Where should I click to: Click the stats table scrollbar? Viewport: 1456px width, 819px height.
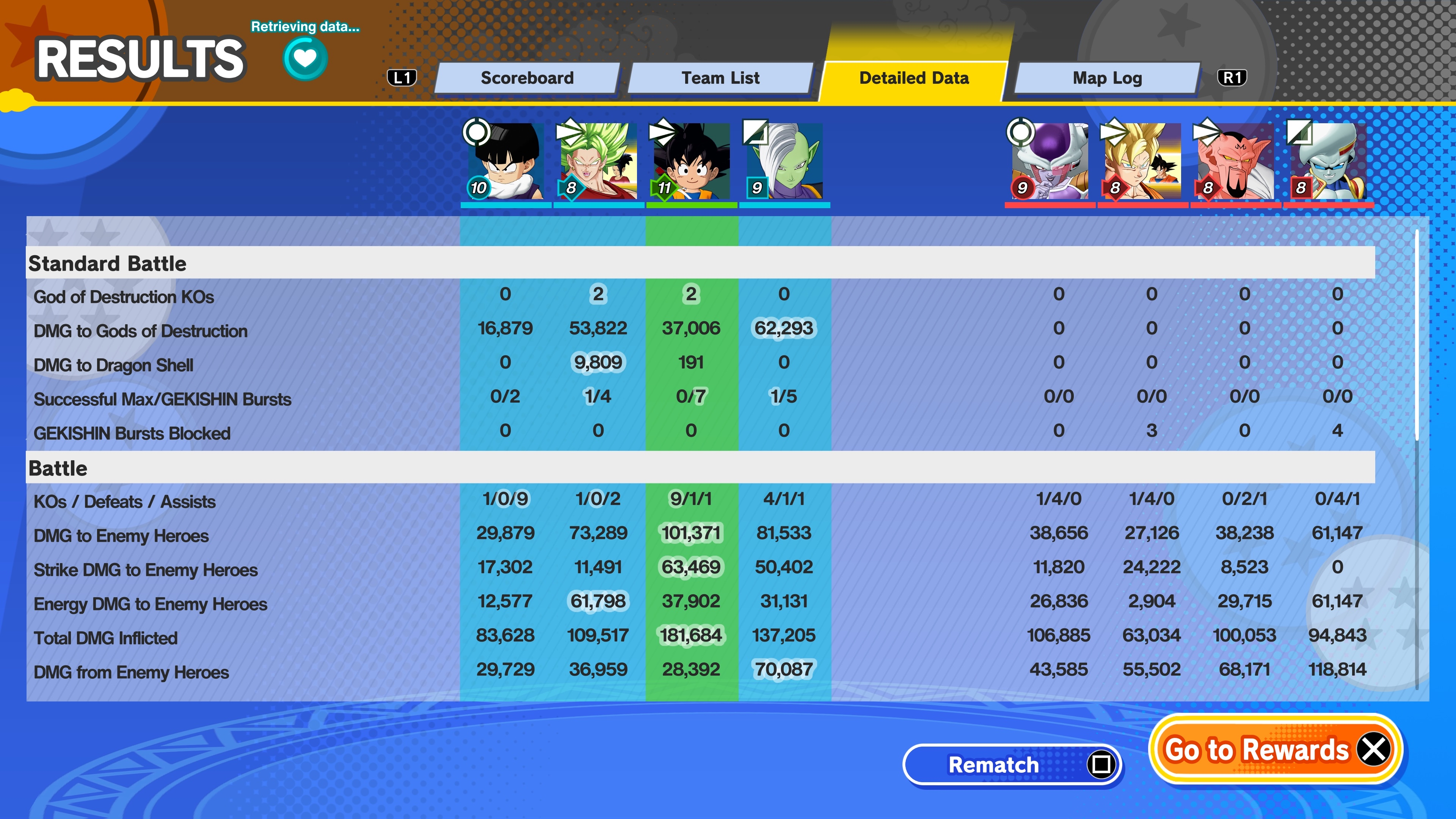click(x=1417, y=334)
